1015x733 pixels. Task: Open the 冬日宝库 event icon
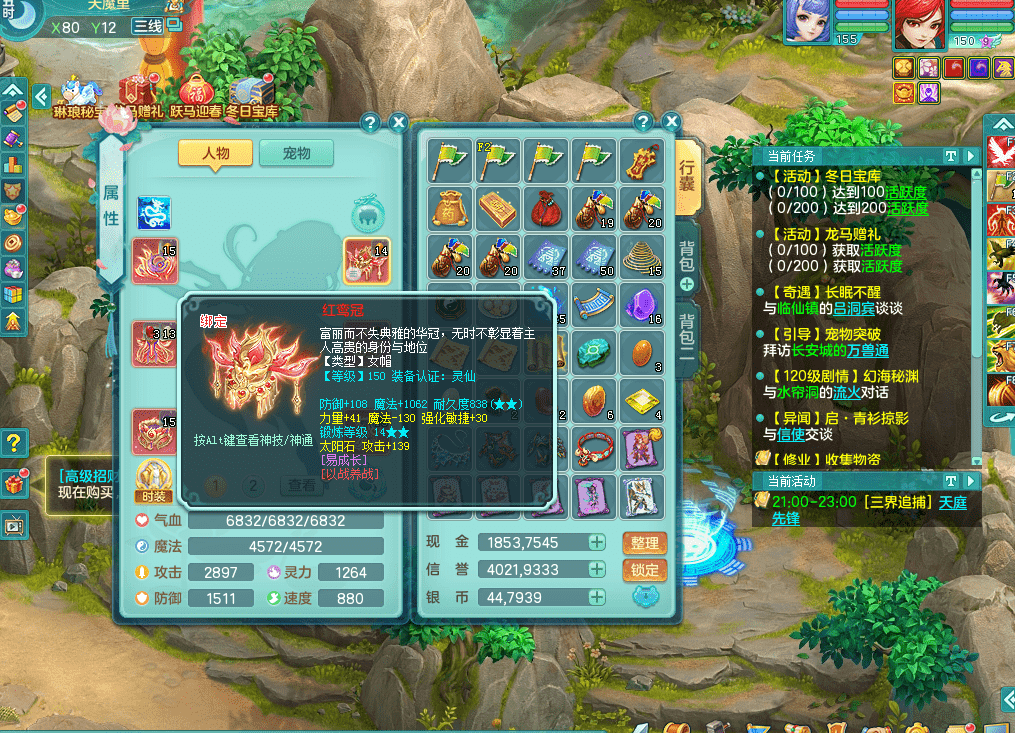click(x=250, y=97)
